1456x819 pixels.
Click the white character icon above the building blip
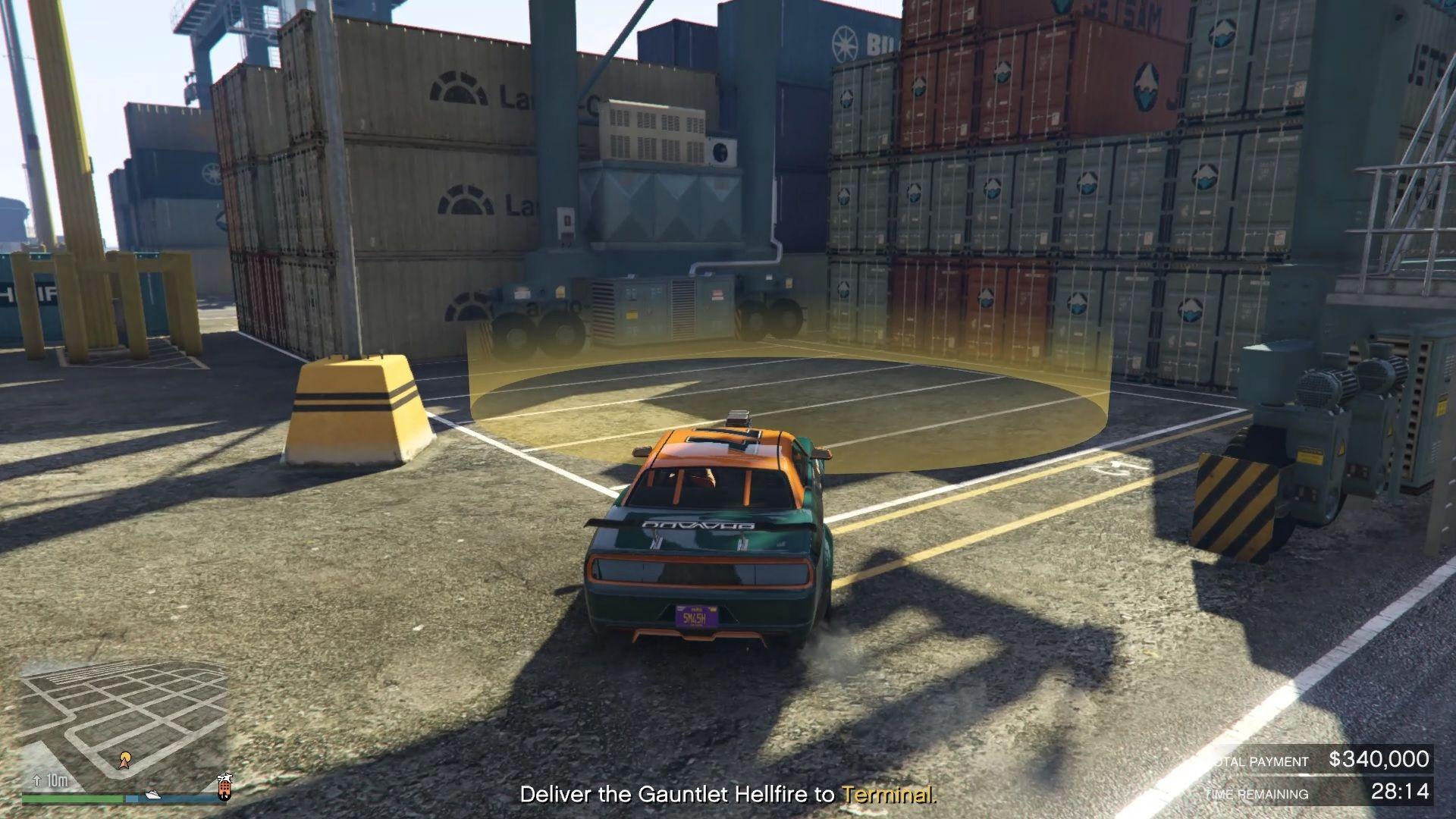click(225, 778)
